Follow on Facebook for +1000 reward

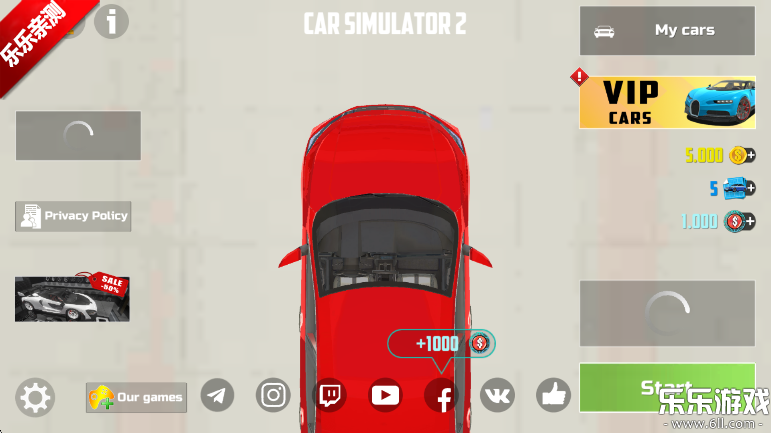(442, 396)
